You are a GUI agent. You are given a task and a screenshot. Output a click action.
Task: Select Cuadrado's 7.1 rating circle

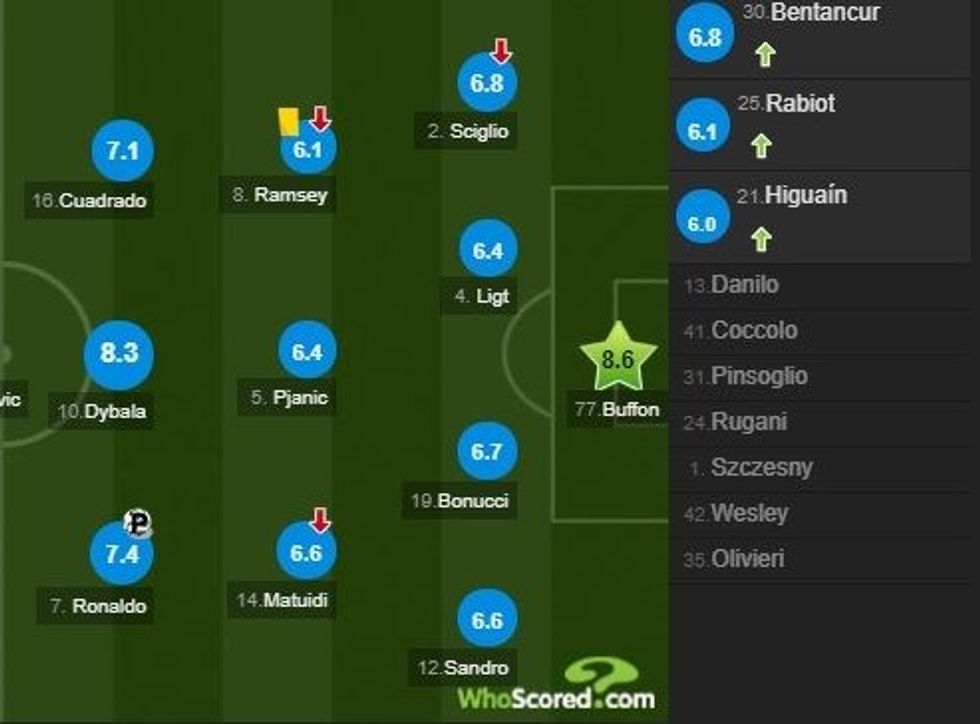[x=121, y=152]
